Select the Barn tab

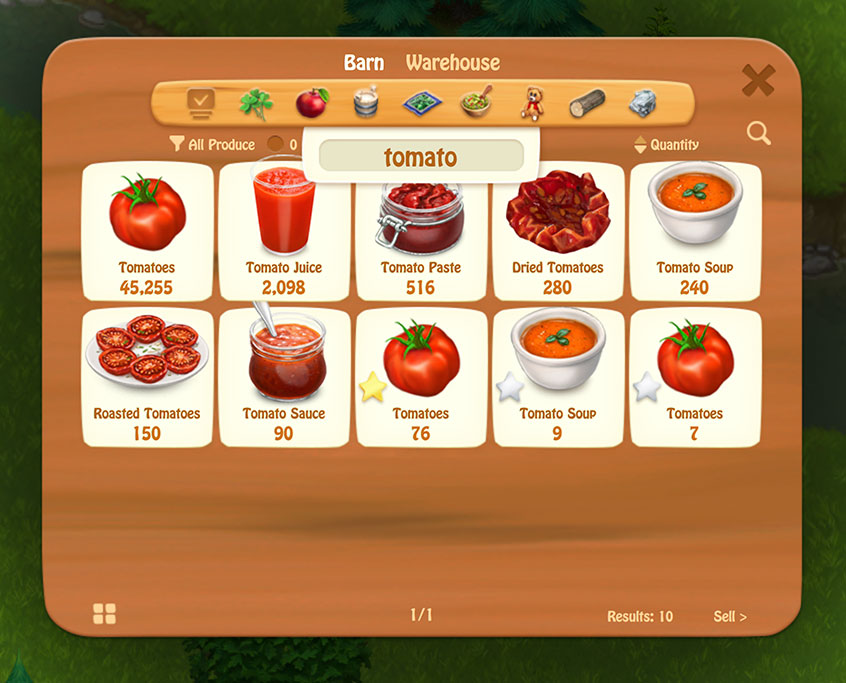pyautogui.click(x=364, y=63)
